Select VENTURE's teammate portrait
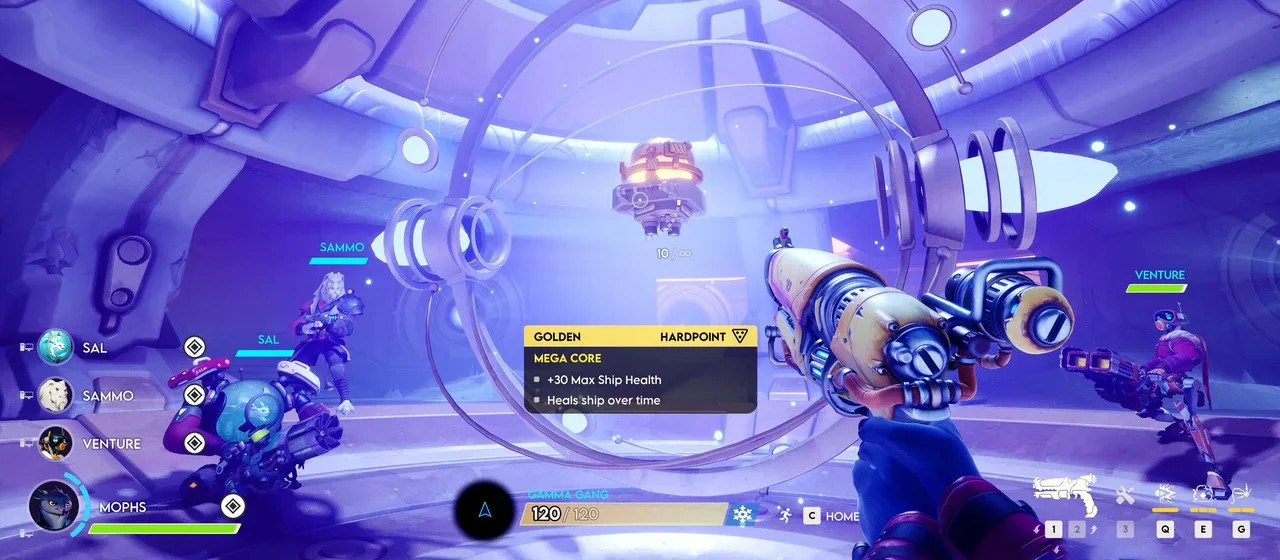Image resolution: width=1280 pixels, height=560 pixels. coord(55,443)
